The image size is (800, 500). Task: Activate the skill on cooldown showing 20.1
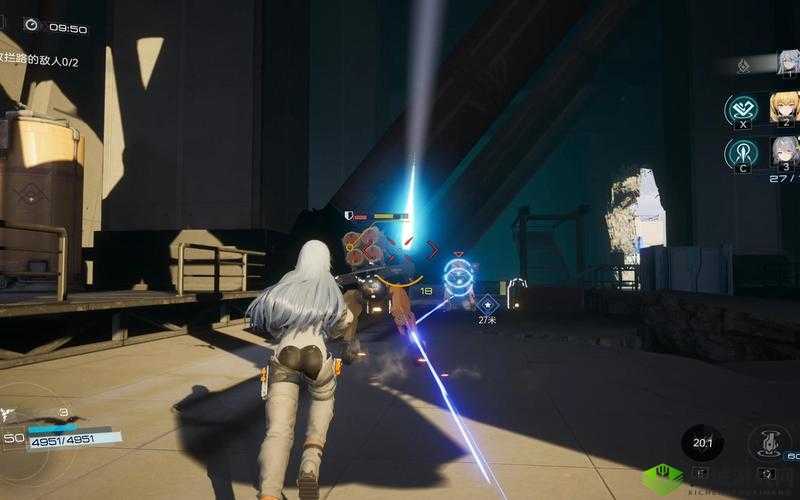tap(702, 443)
